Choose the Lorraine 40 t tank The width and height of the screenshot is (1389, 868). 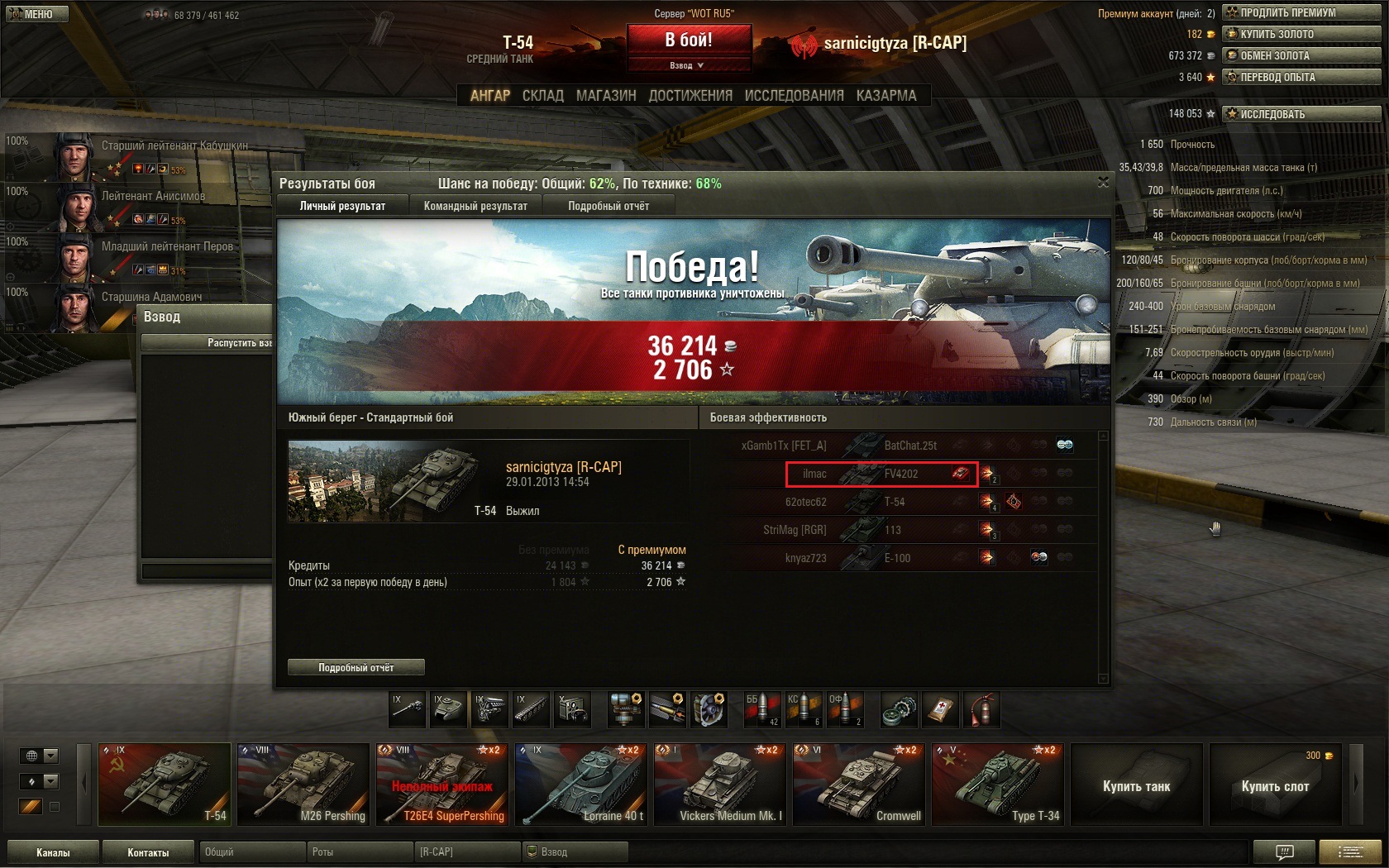[x=580, y=785]
